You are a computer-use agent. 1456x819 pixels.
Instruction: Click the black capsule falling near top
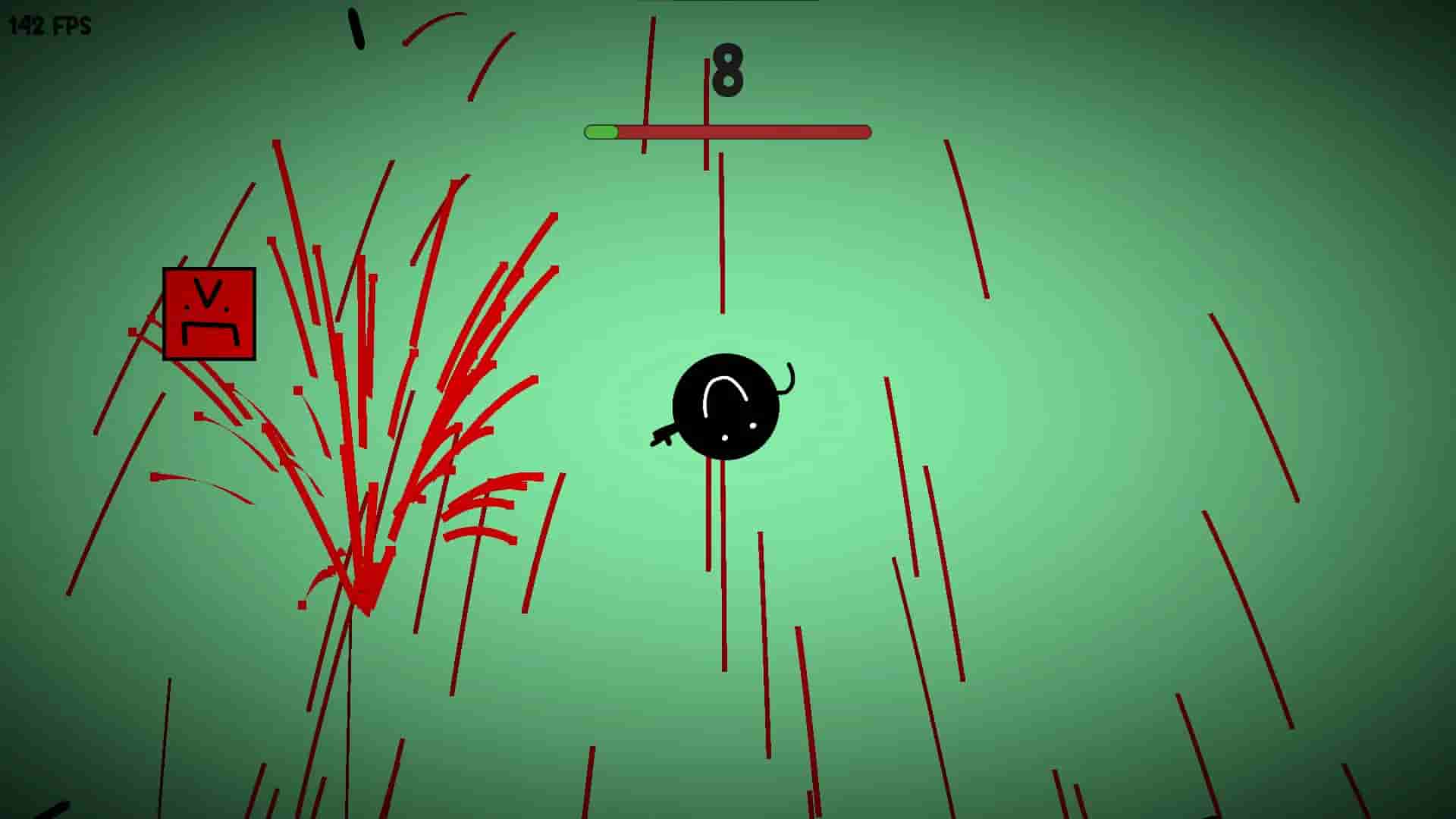356,27
